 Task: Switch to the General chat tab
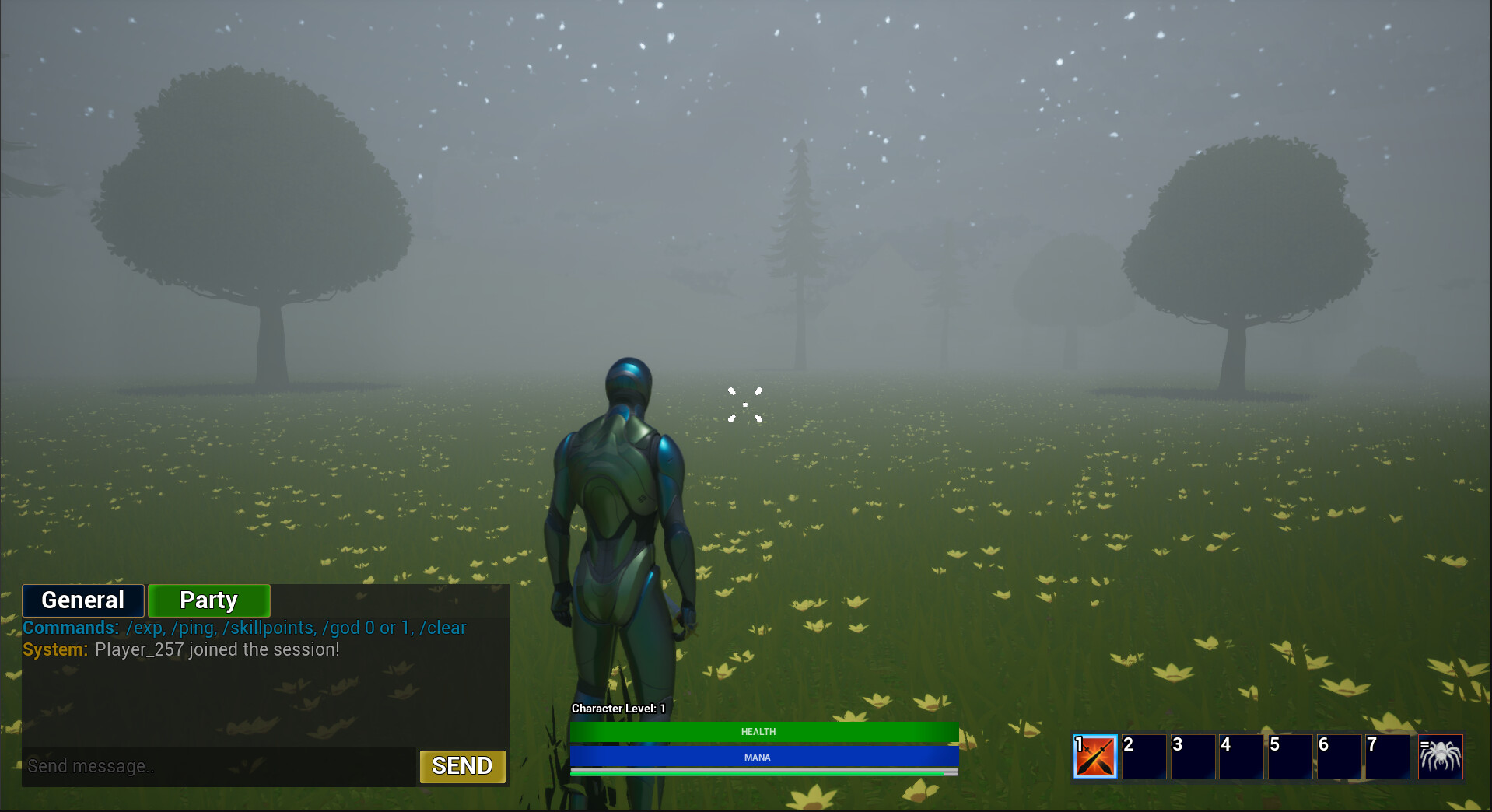point(82,600)
